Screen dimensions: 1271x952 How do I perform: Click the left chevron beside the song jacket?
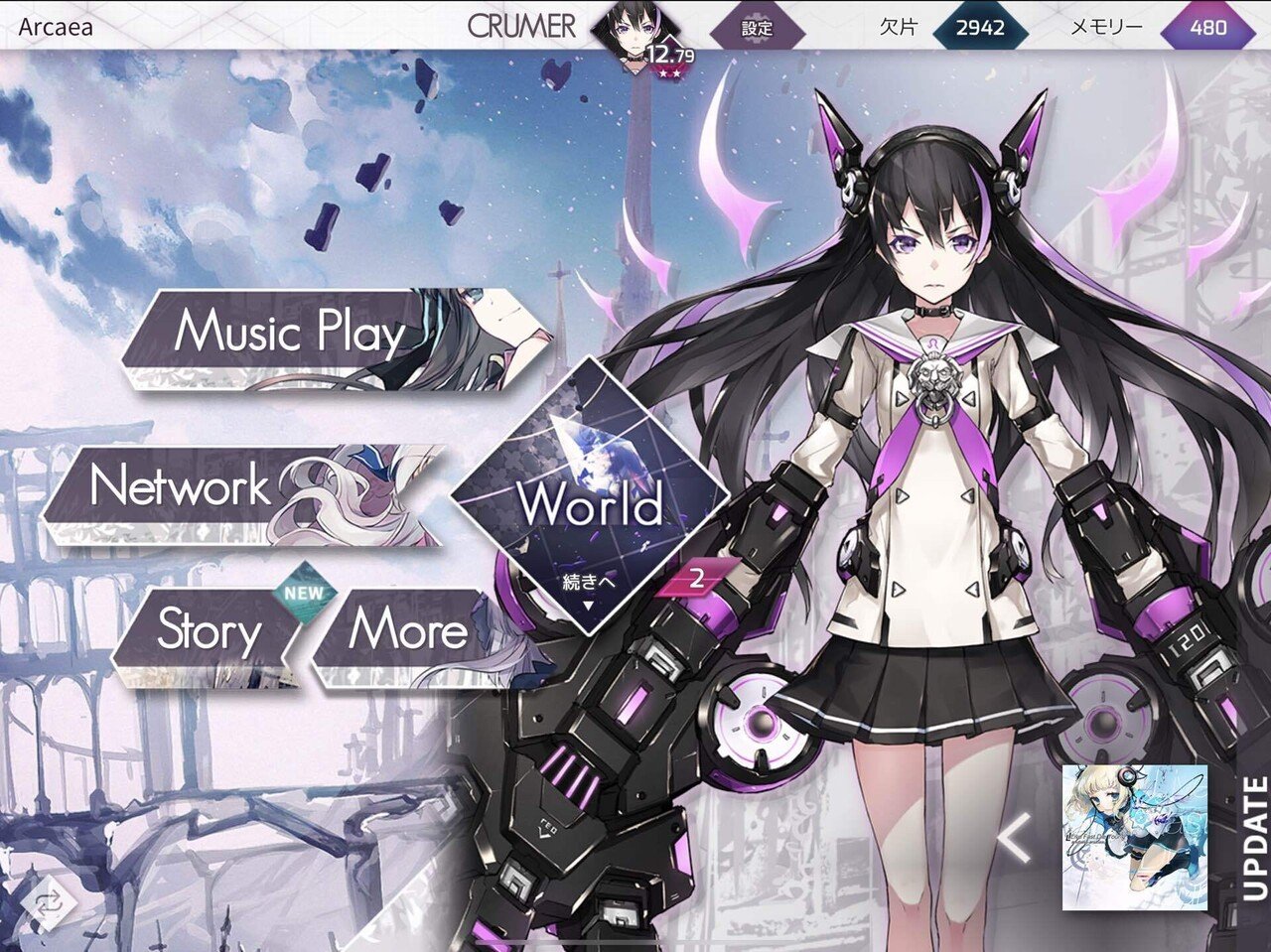[x=1013, y=840]
